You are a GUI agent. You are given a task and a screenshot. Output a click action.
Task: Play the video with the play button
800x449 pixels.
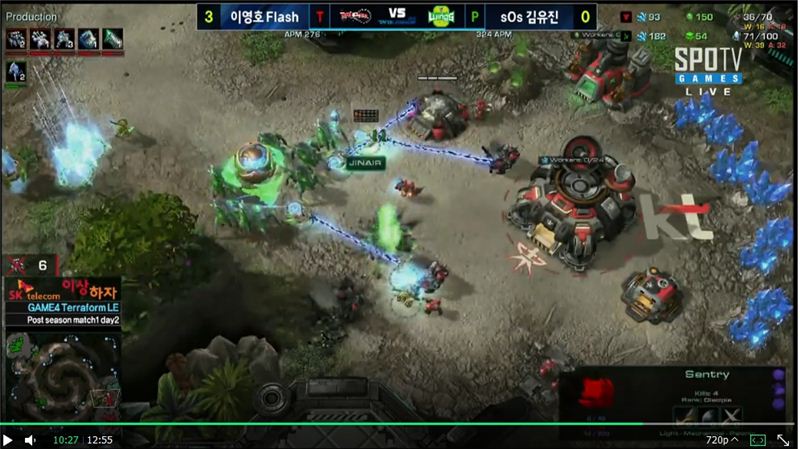[x=9, y=439]
